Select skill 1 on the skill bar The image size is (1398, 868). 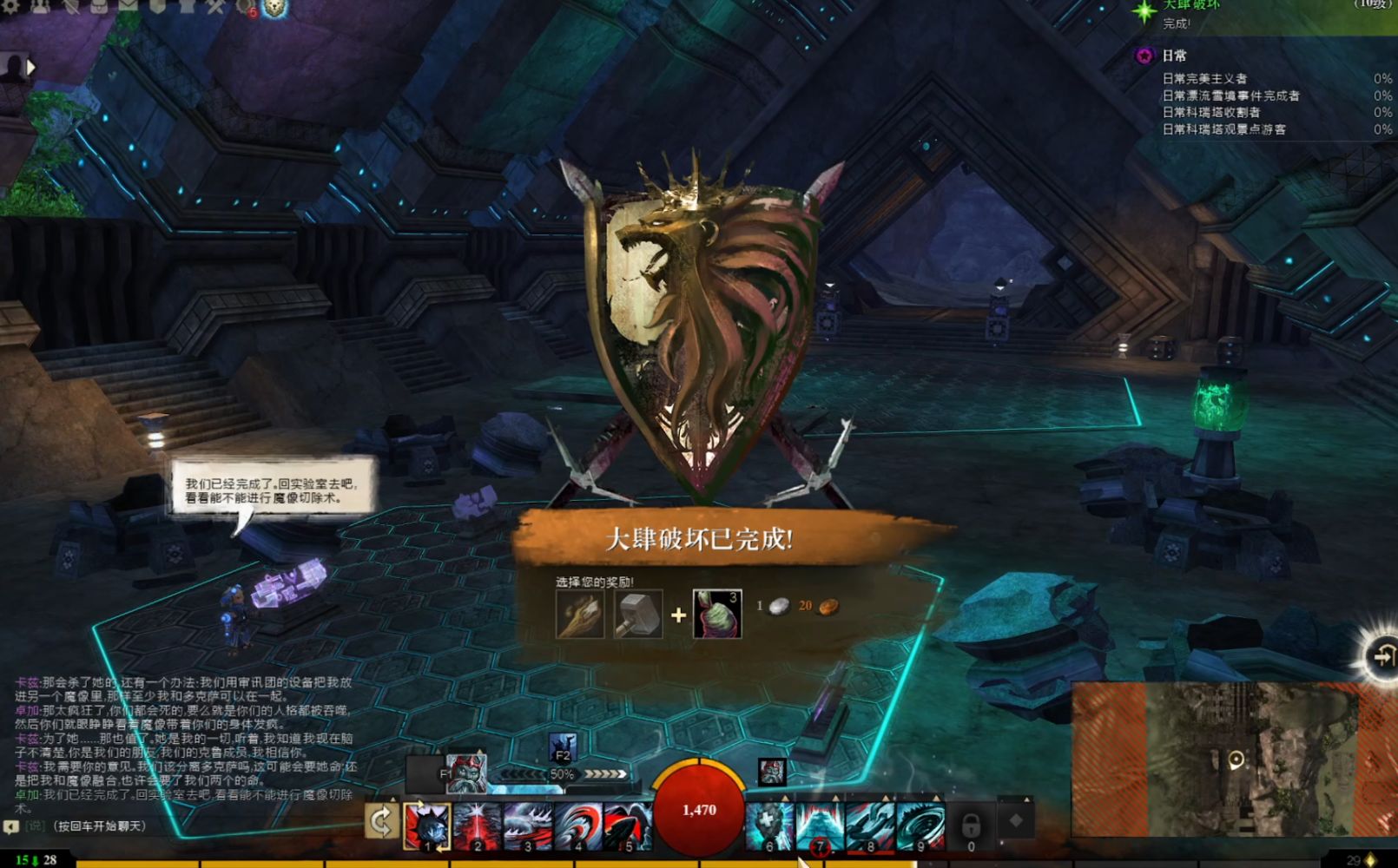click(427, 825)
